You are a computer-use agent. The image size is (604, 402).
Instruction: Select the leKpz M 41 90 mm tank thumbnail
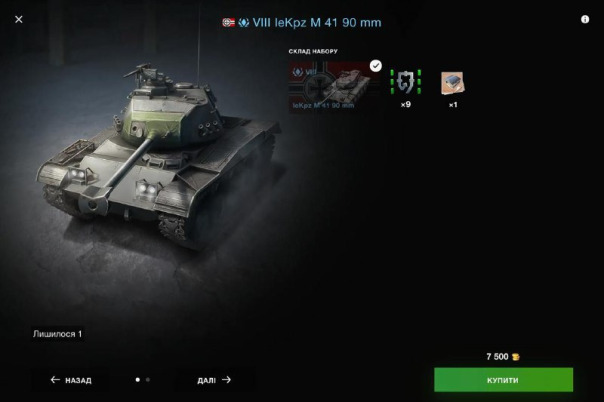(x=335, y=86)
